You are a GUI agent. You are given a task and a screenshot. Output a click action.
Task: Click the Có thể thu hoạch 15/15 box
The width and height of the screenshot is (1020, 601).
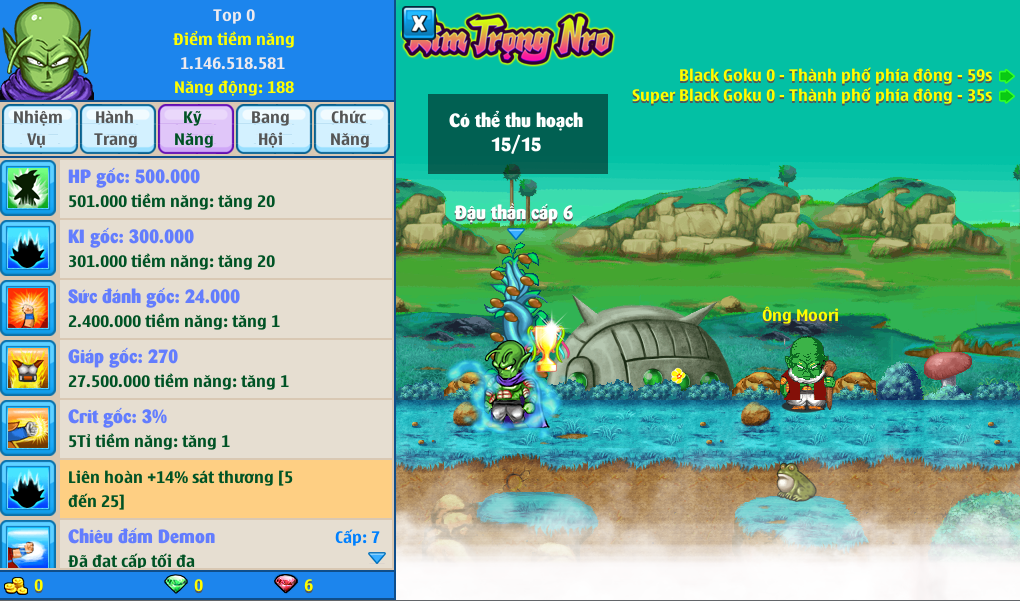click(x=517, y=133)
